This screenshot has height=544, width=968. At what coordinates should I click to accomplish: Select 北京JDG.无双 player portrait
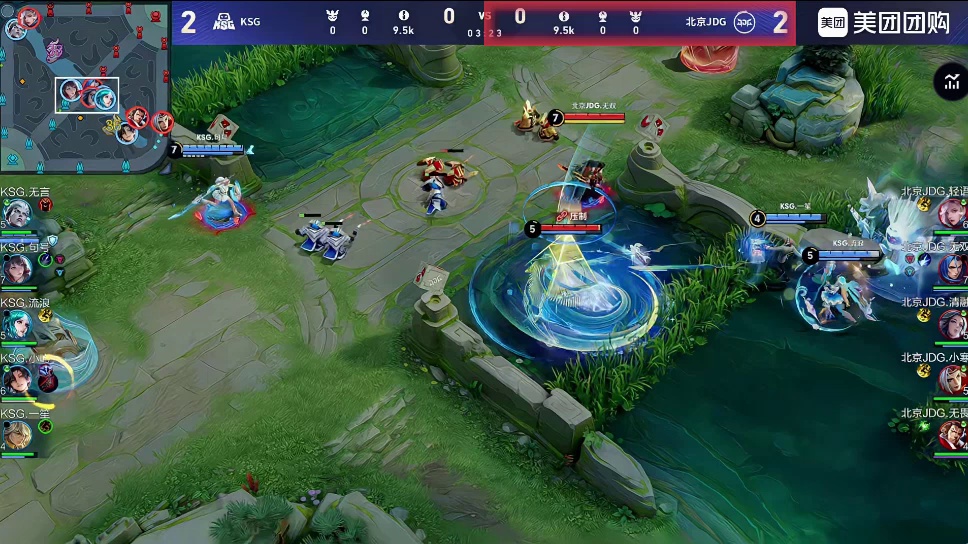951,268
